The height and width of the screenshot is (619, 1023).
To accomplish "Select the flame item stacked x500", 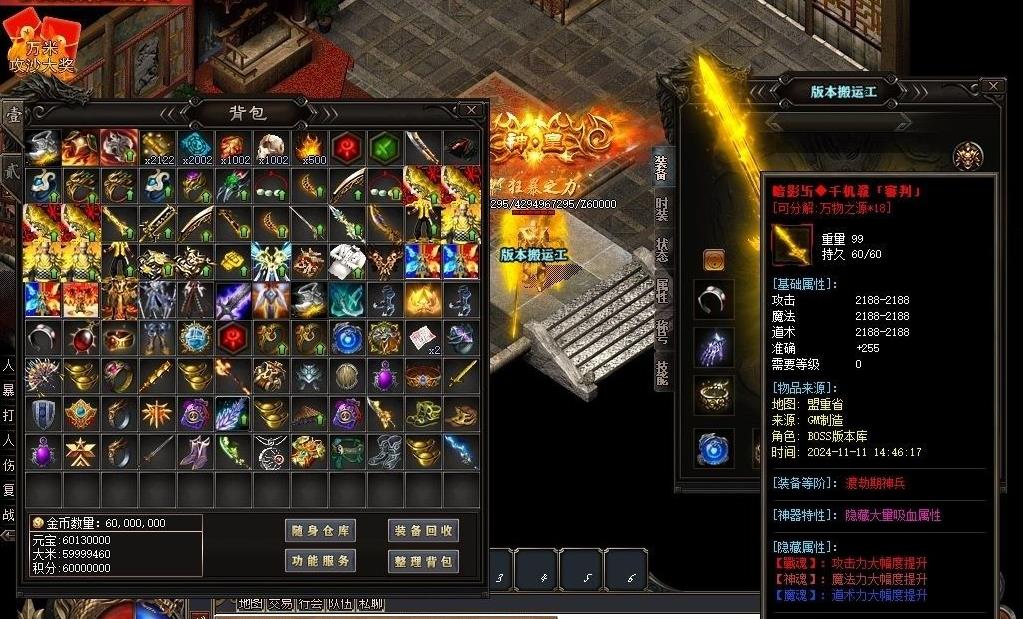I will point(308,148).
